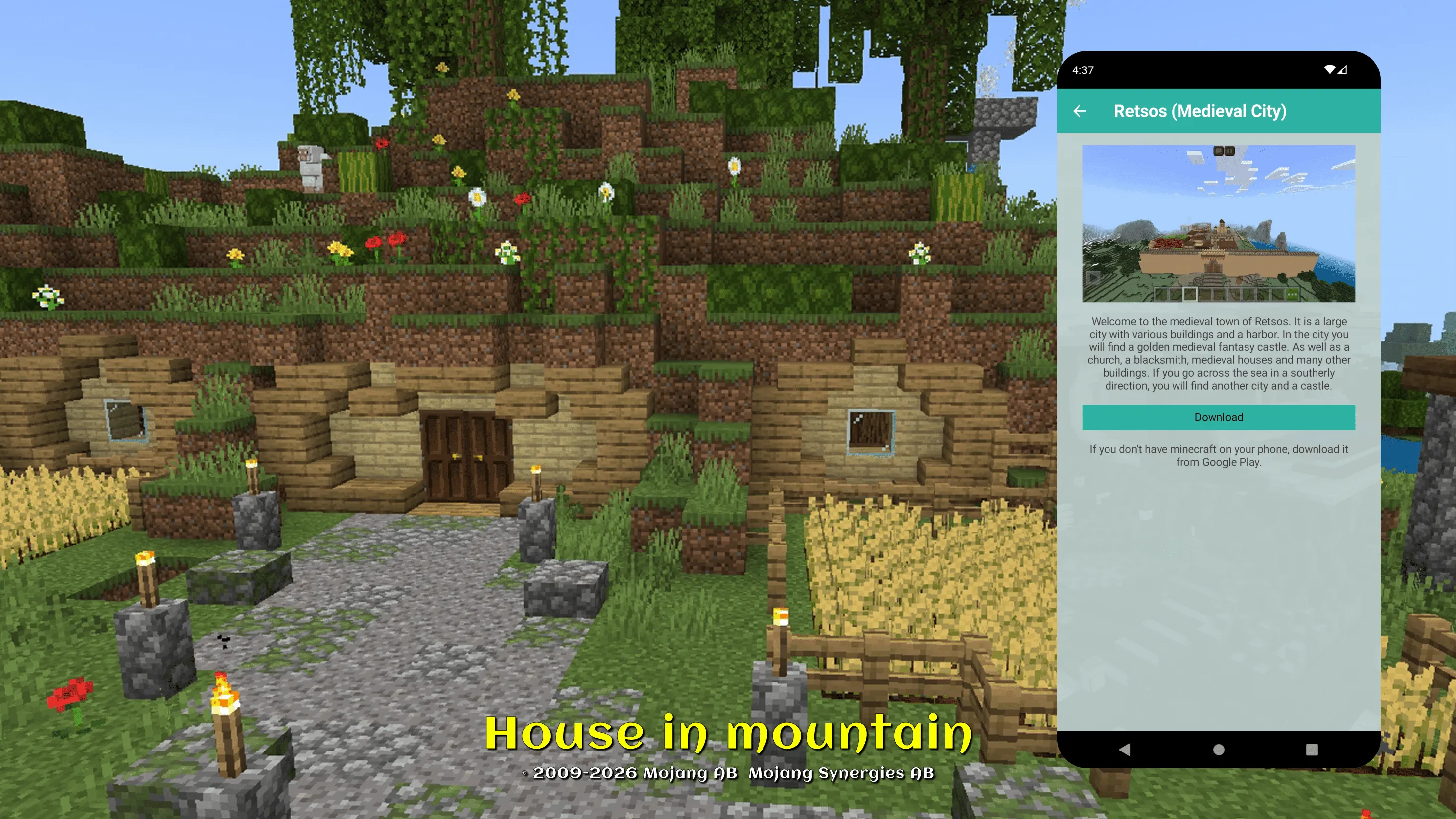Tap the note about downloading Minecraft
The width and height of the screenshot is (1456, 819).
click(1218, 455)
